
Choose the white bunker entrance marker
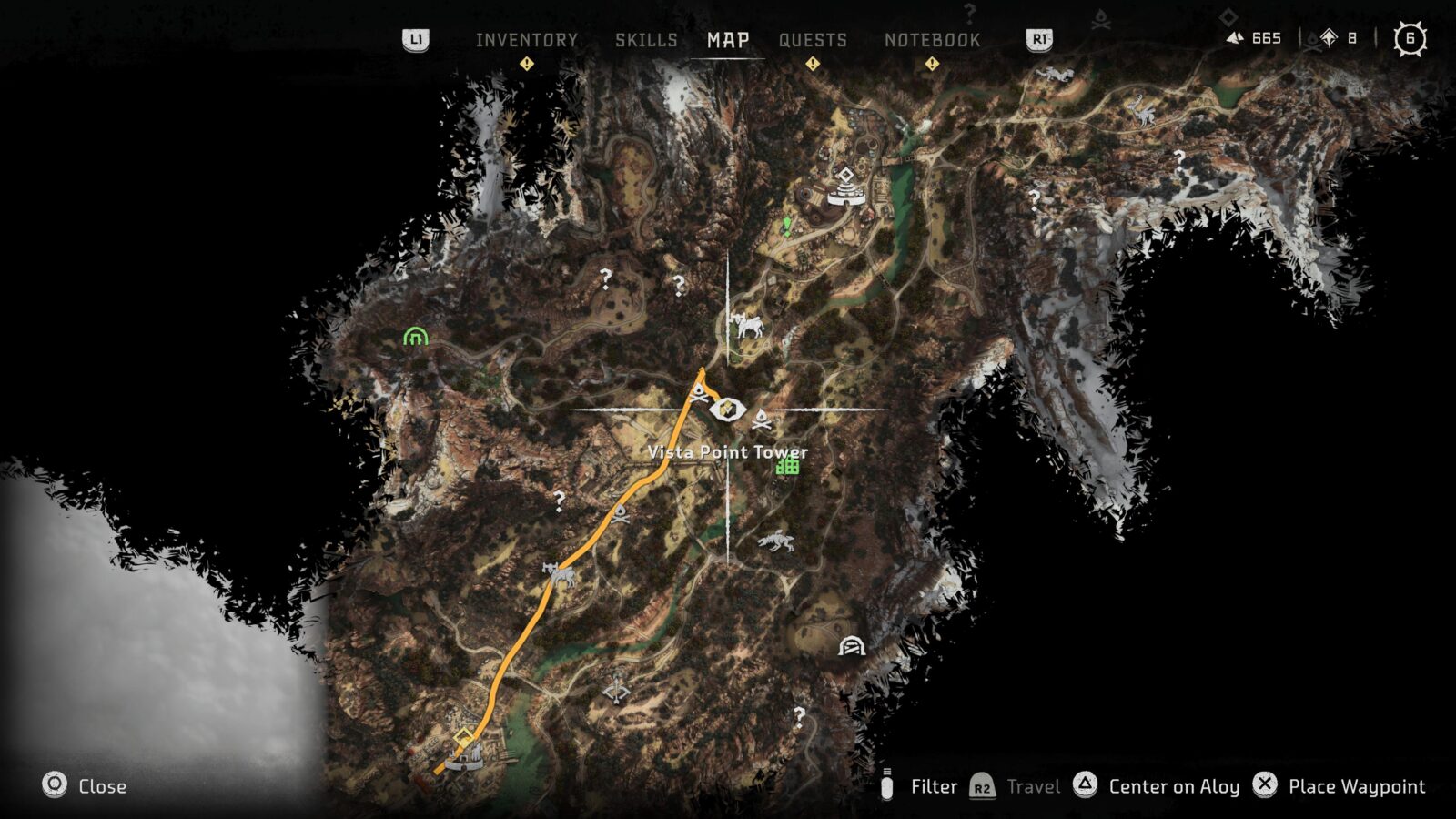tap(851, 646)
